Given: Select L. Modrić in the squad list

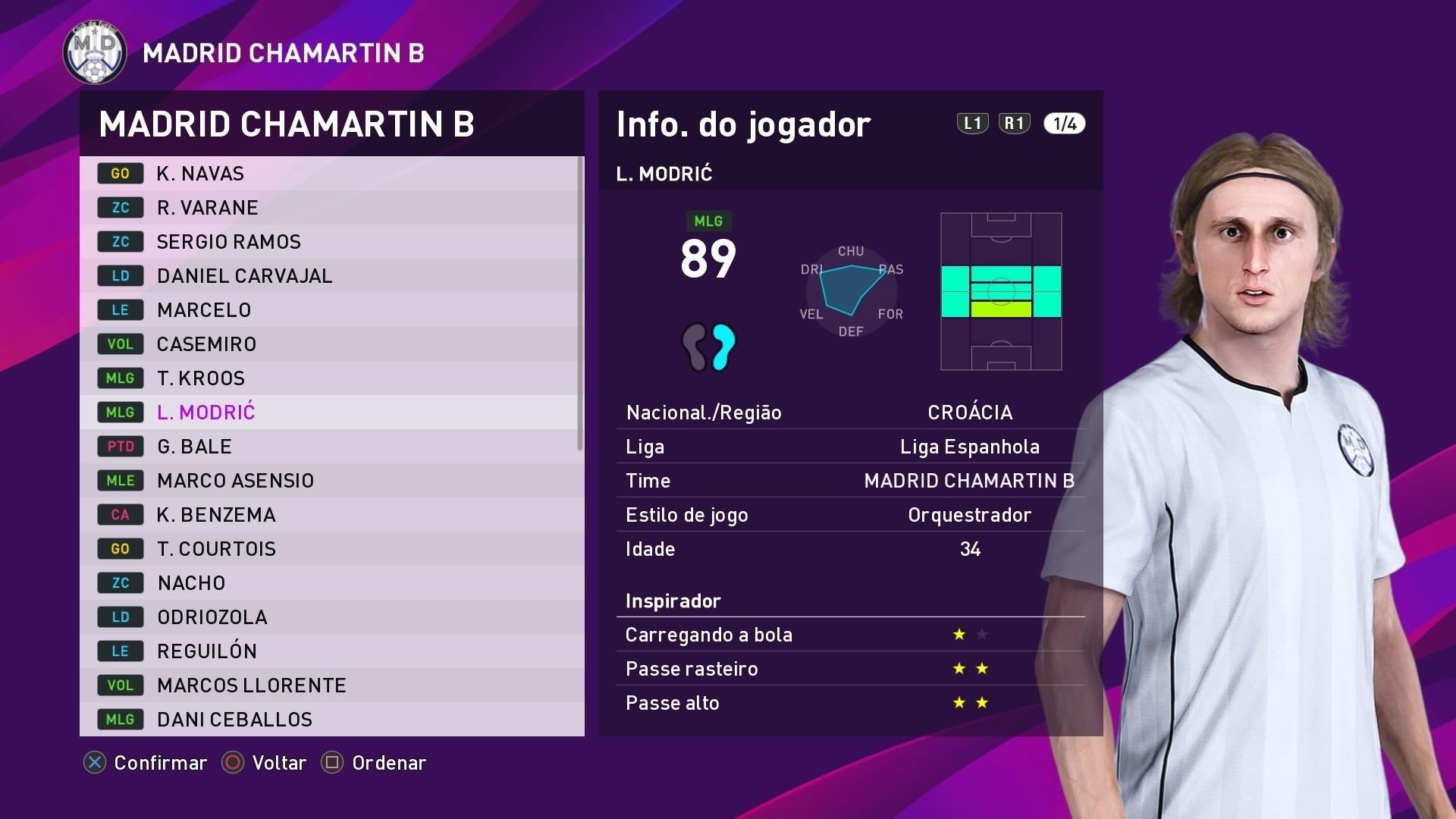Looking at the screenshot, I should pos(205,412).
